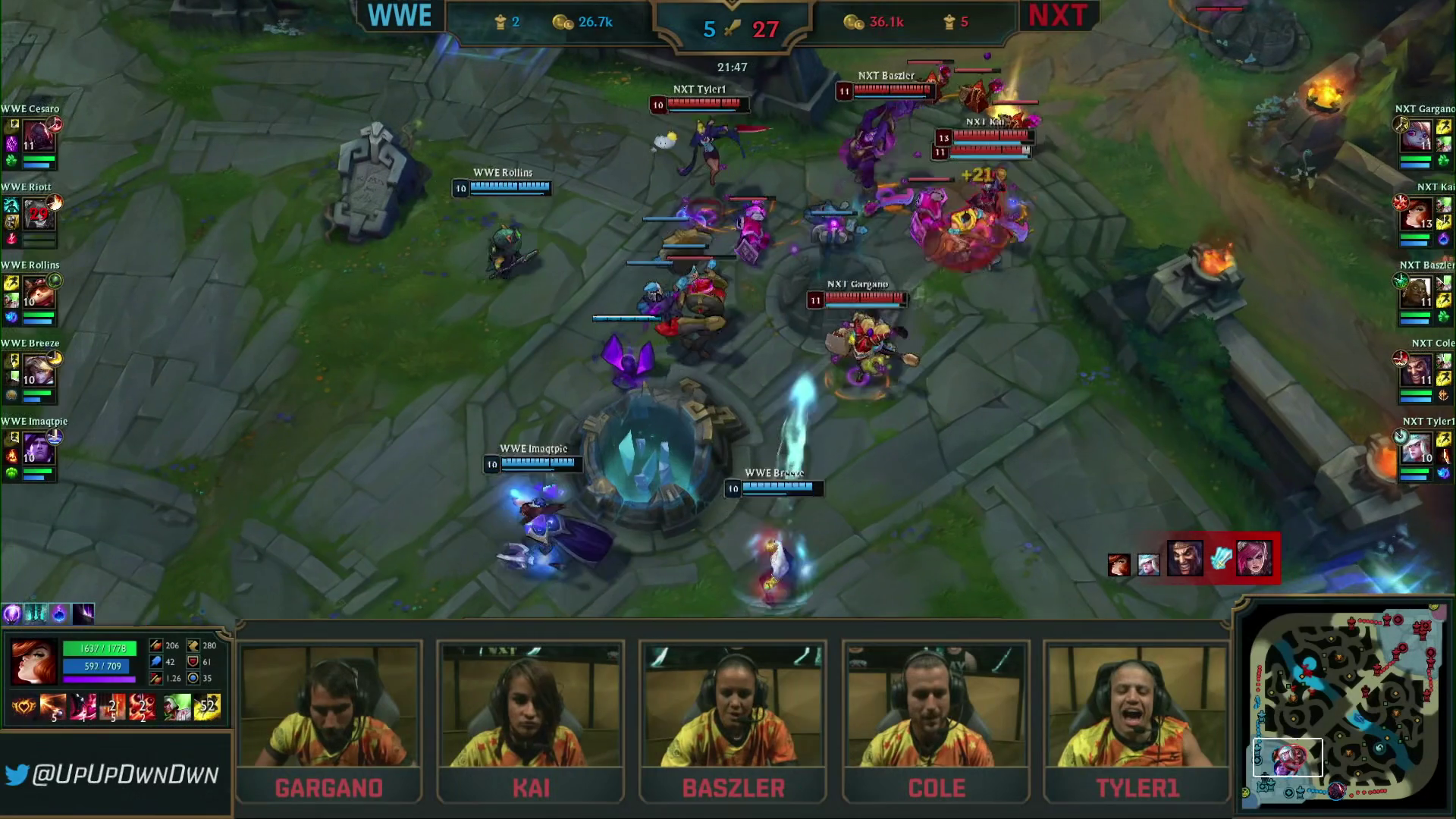
Task: Select WWE Rollins' Teemo portrait
Action: 38,293
